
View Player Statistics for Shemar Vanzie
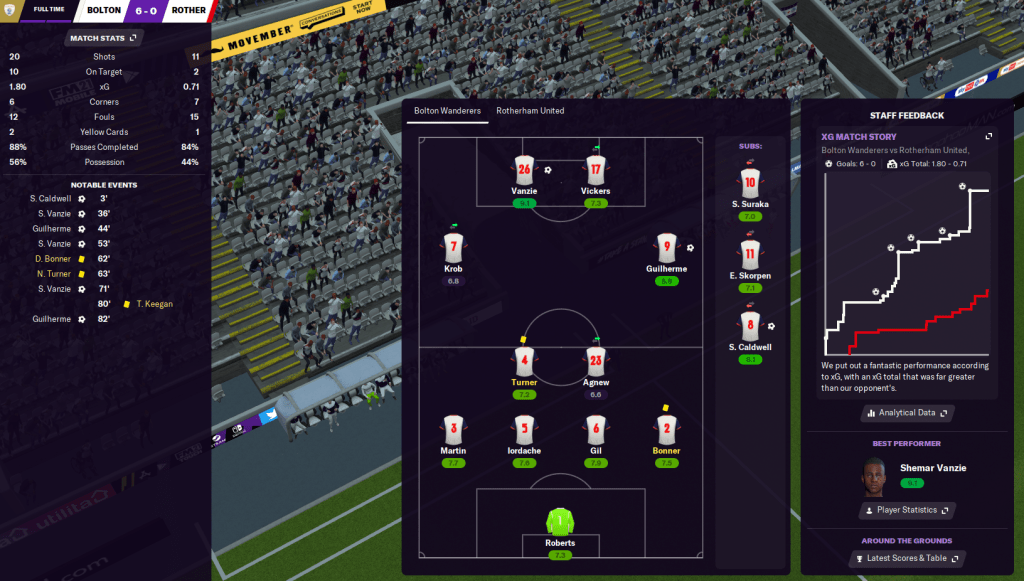click(x=907, y=510)
